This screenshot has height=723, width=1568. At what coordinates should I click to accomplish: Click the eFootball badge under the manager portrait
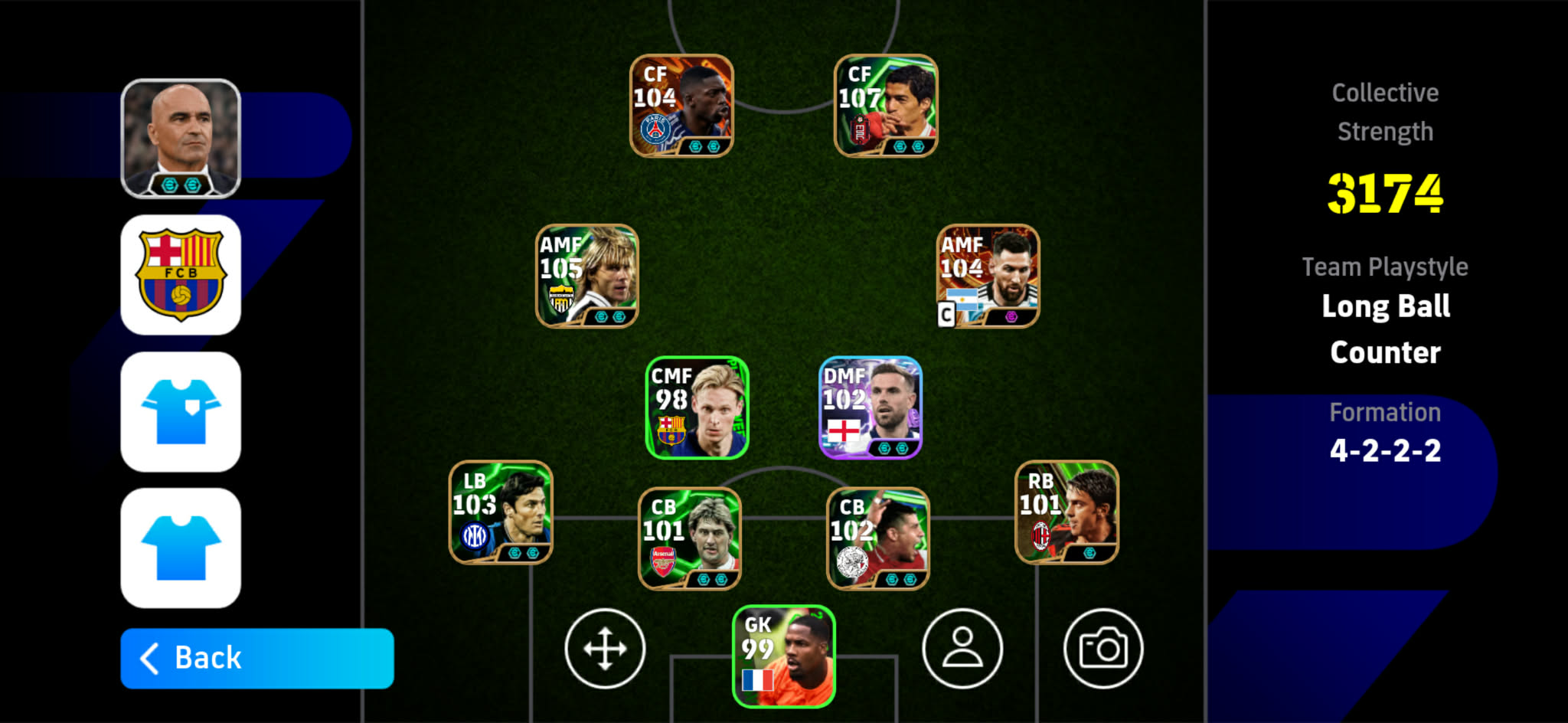[x=181, y=185]
